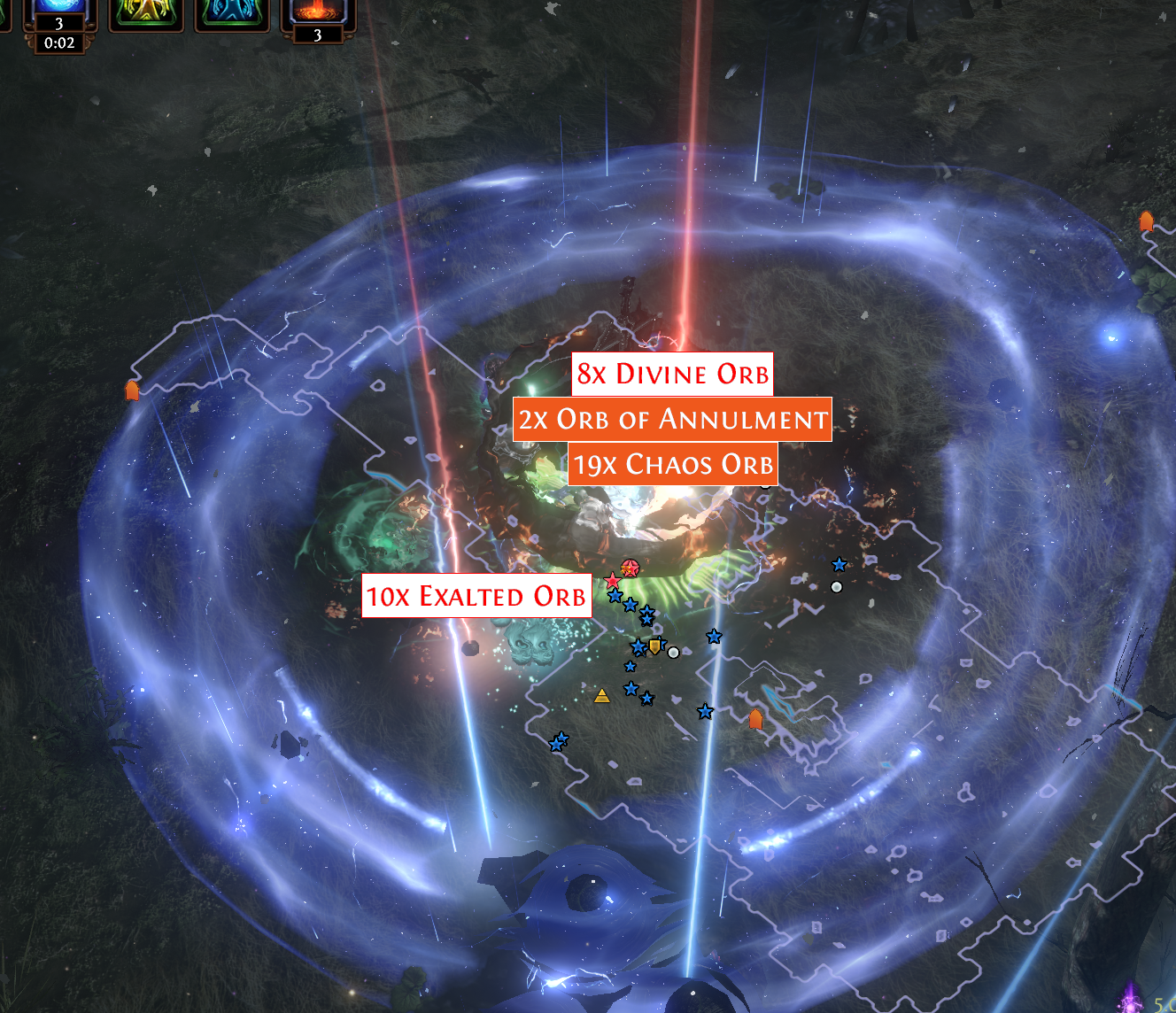Click the yellow shield item marker on the overlay
This screenshot has height=1013, width=1176.
click(655, 647)
